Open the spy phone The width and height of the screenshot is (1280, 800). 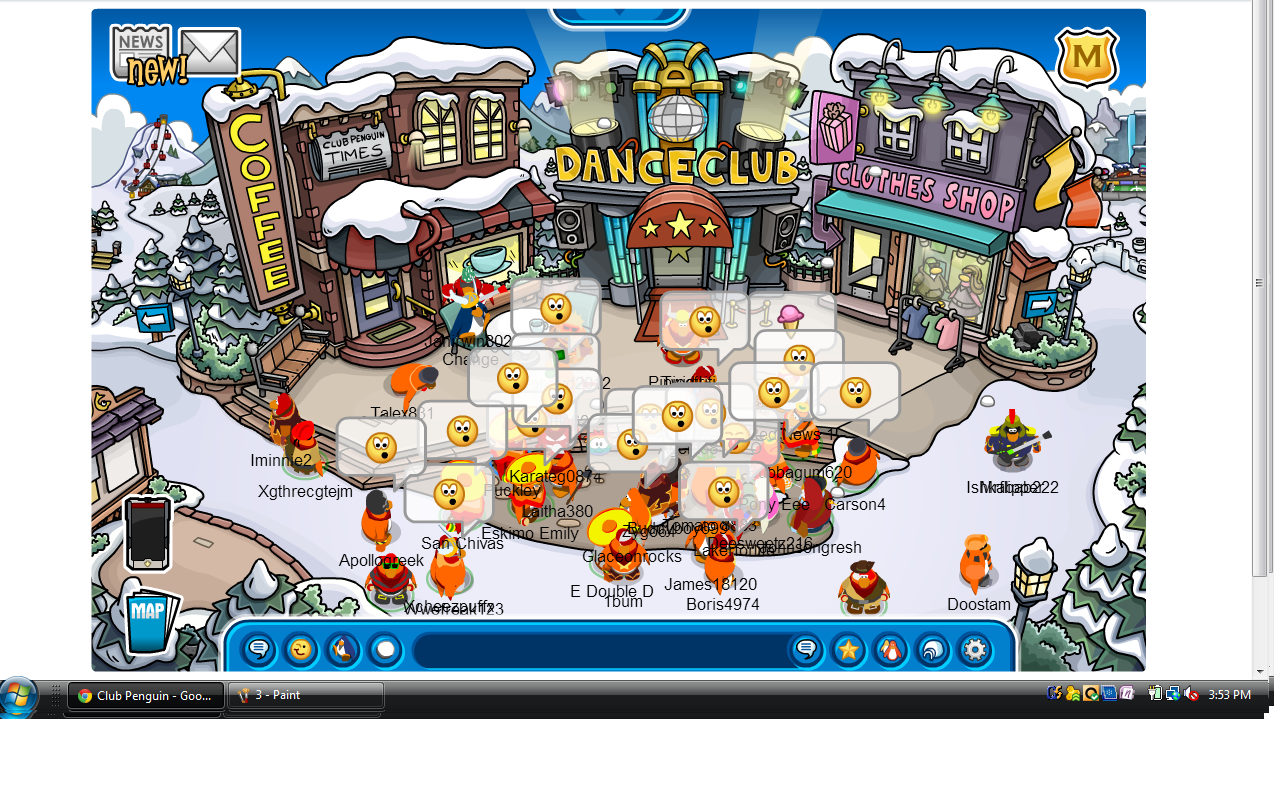pos(147,534)
